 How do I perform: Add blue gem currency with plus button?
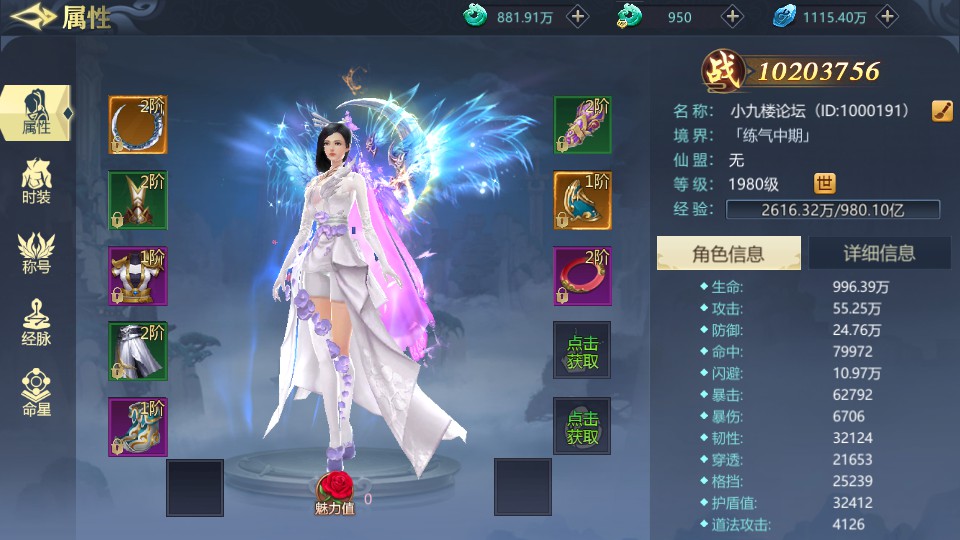886,16
